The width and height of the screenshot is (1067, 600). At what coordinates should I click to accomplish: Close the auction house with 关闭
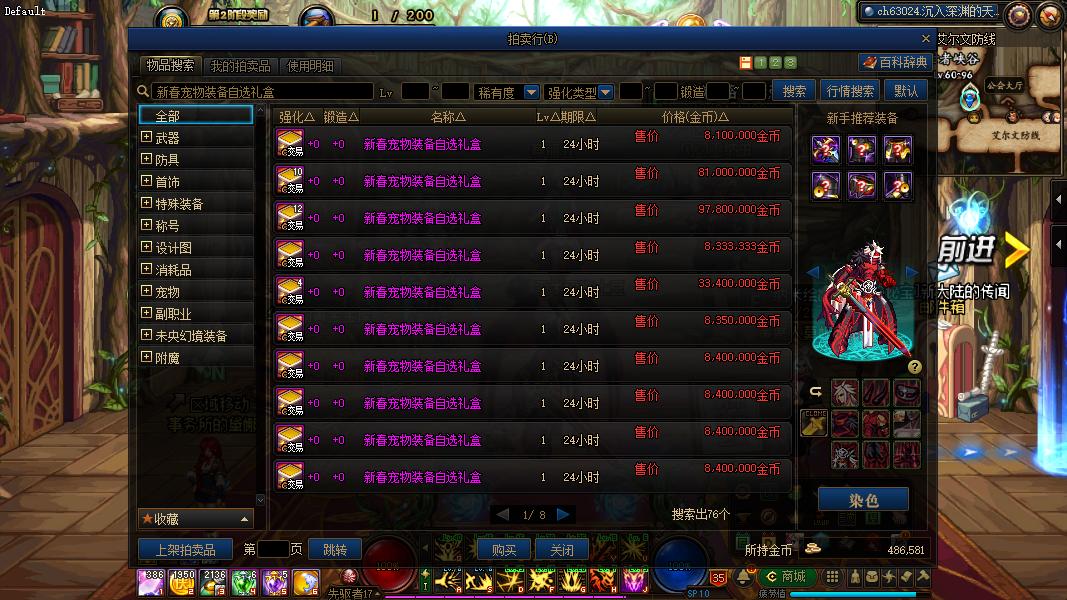click(562, 550)
